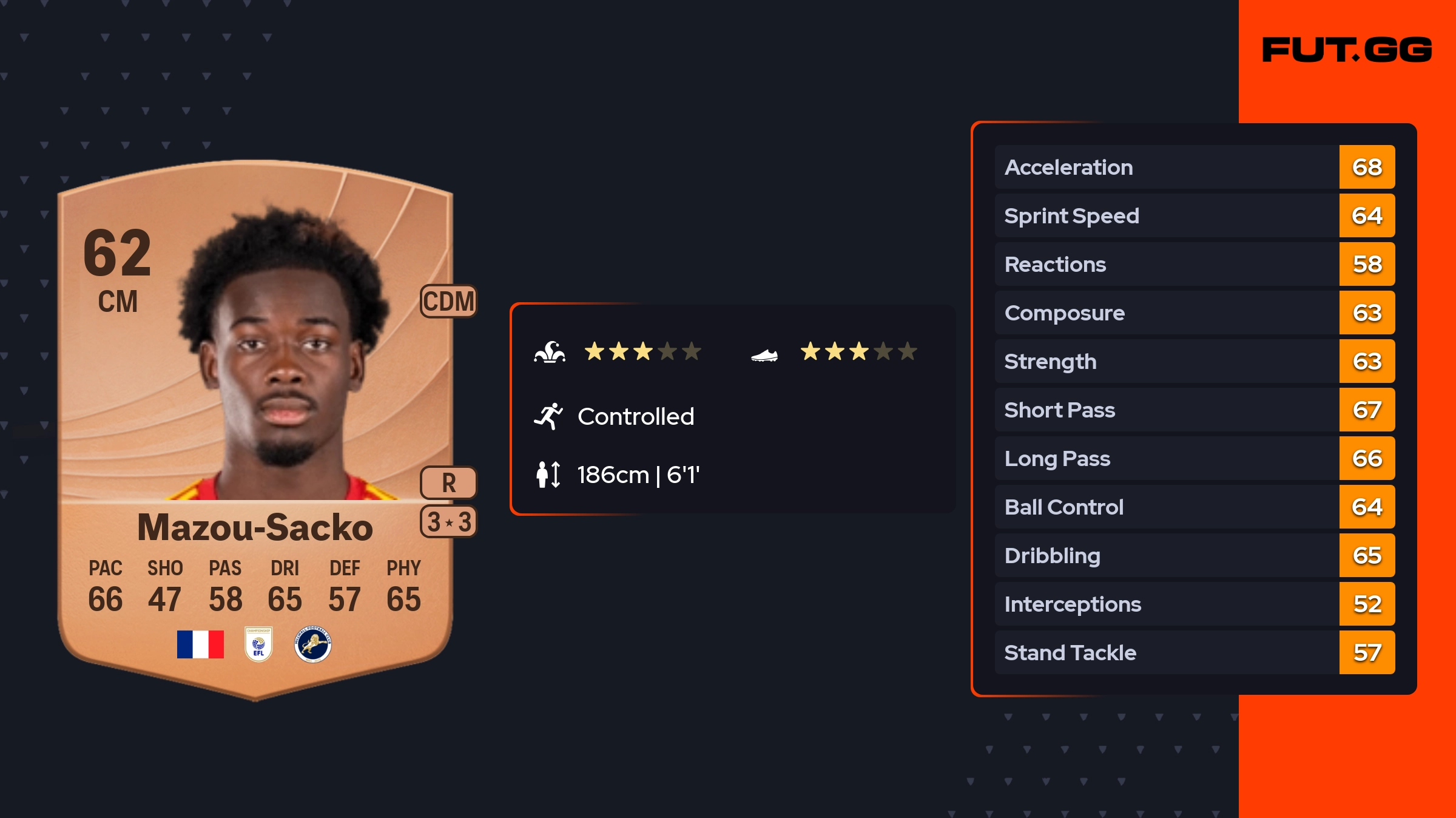
Task: Select the Stand Tackle stat row
Action: pos(1194,652)
